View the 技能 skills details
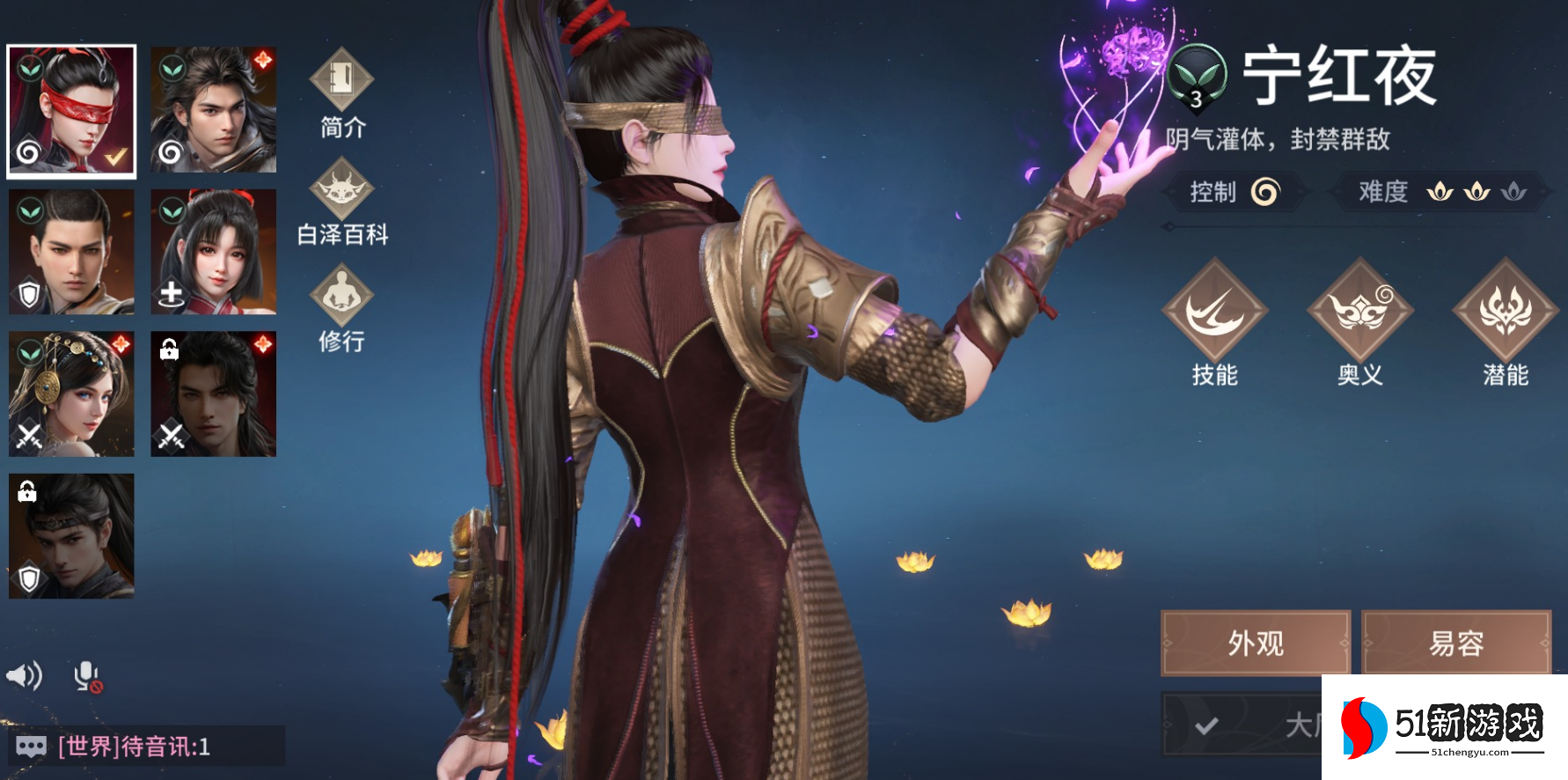This screenshot has width=1568, height=780. 1214,322
